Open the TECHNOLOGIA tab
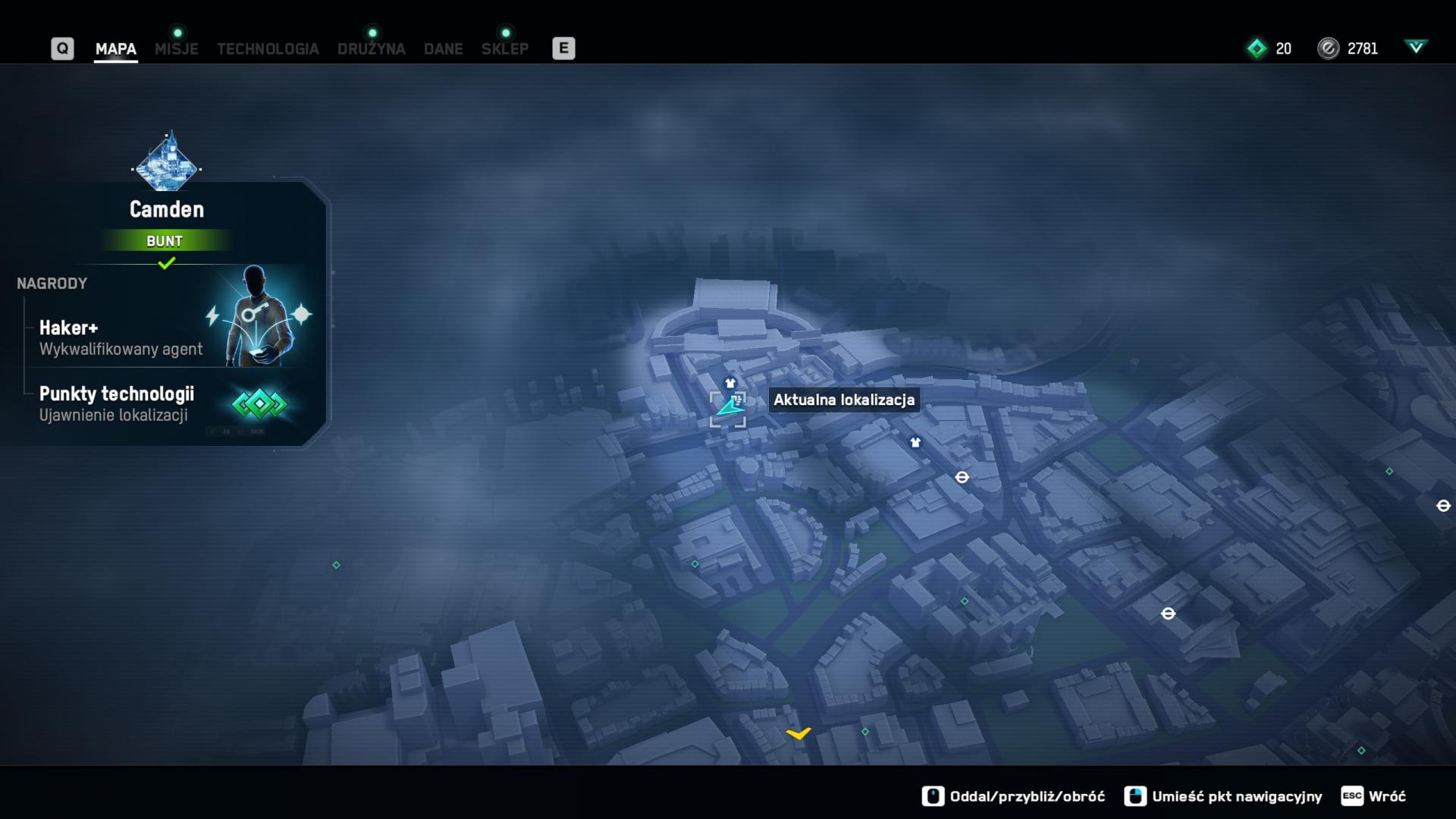Screen dimensions: 1456x819 268,49
